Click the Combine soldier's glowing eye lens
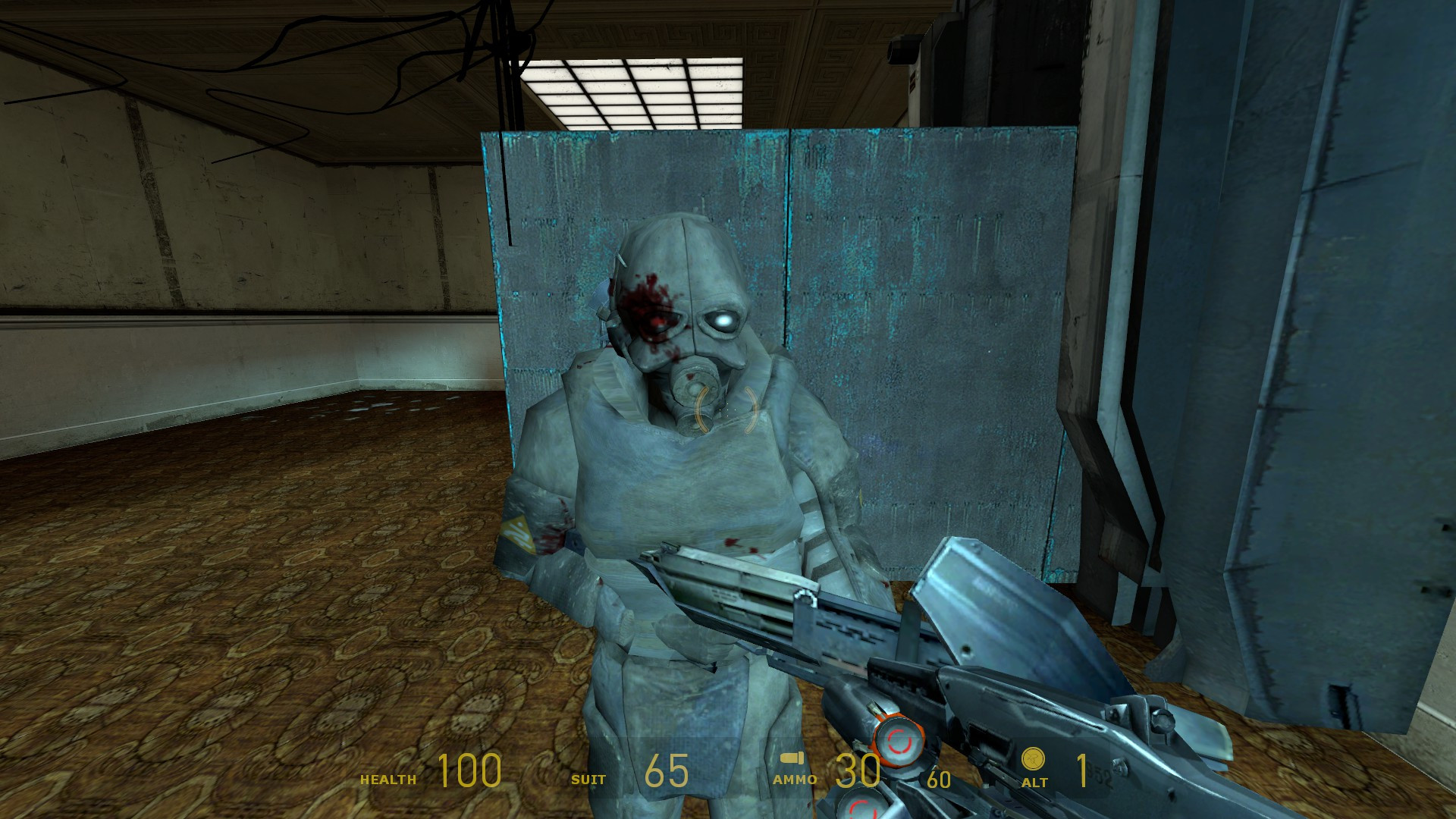This screenshot has width=1456, height=819. click(x=726, y=322)
